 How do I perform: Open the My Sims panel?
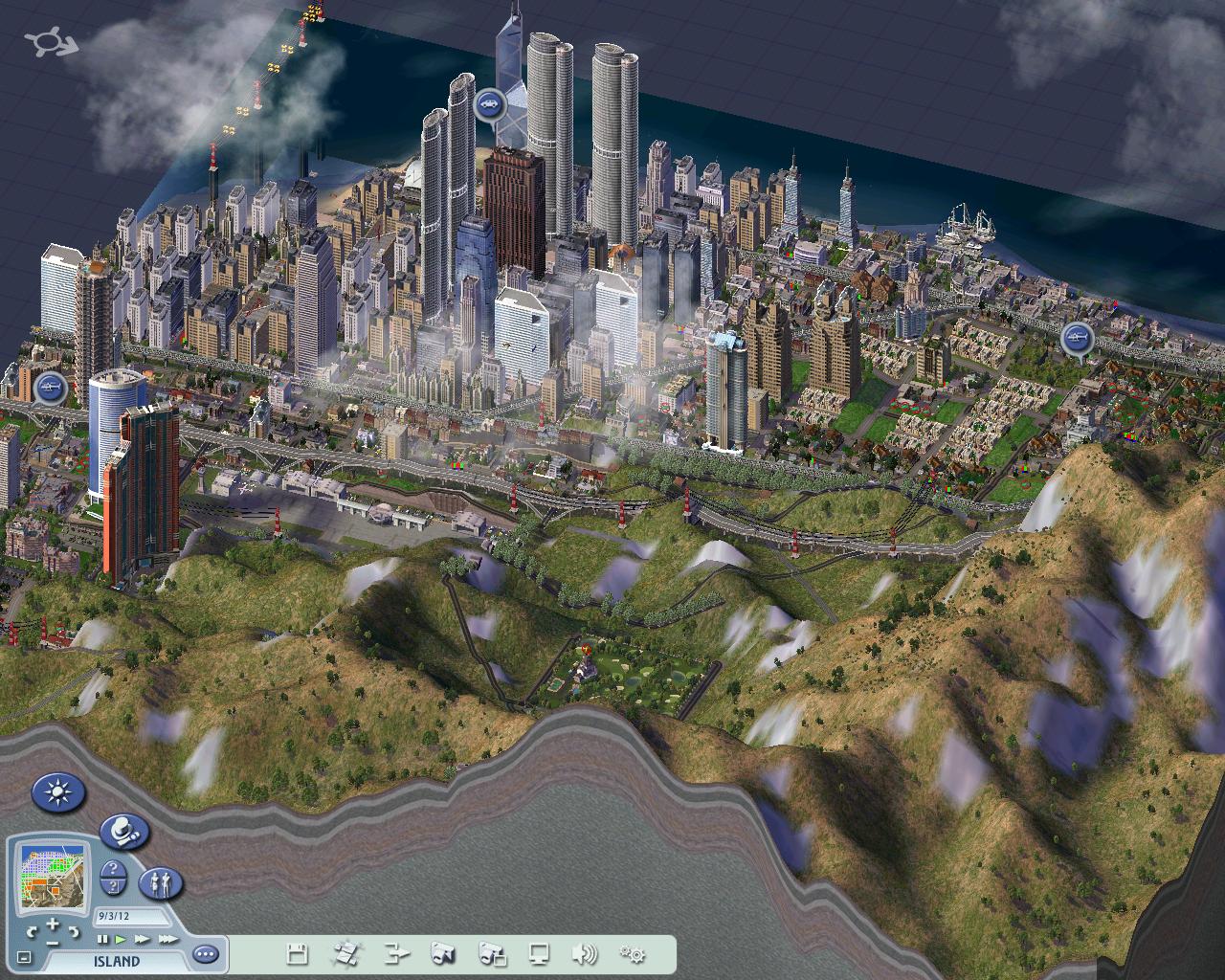pyautogui.click(x=162, y=884)
